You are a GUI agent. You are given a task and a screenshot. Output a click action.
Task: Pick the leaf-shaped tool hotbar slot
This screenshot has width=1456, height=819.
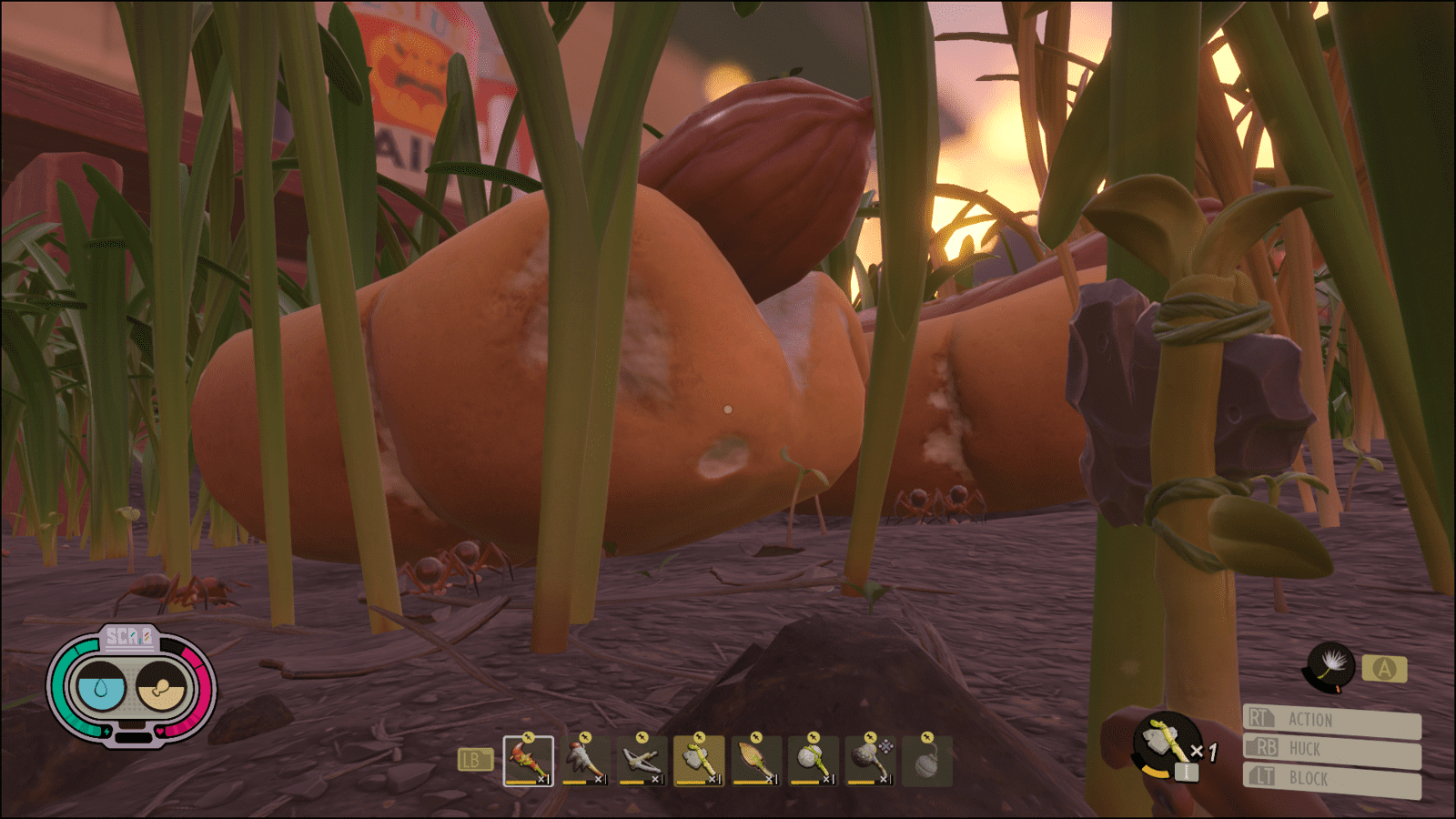coord(755,761)
